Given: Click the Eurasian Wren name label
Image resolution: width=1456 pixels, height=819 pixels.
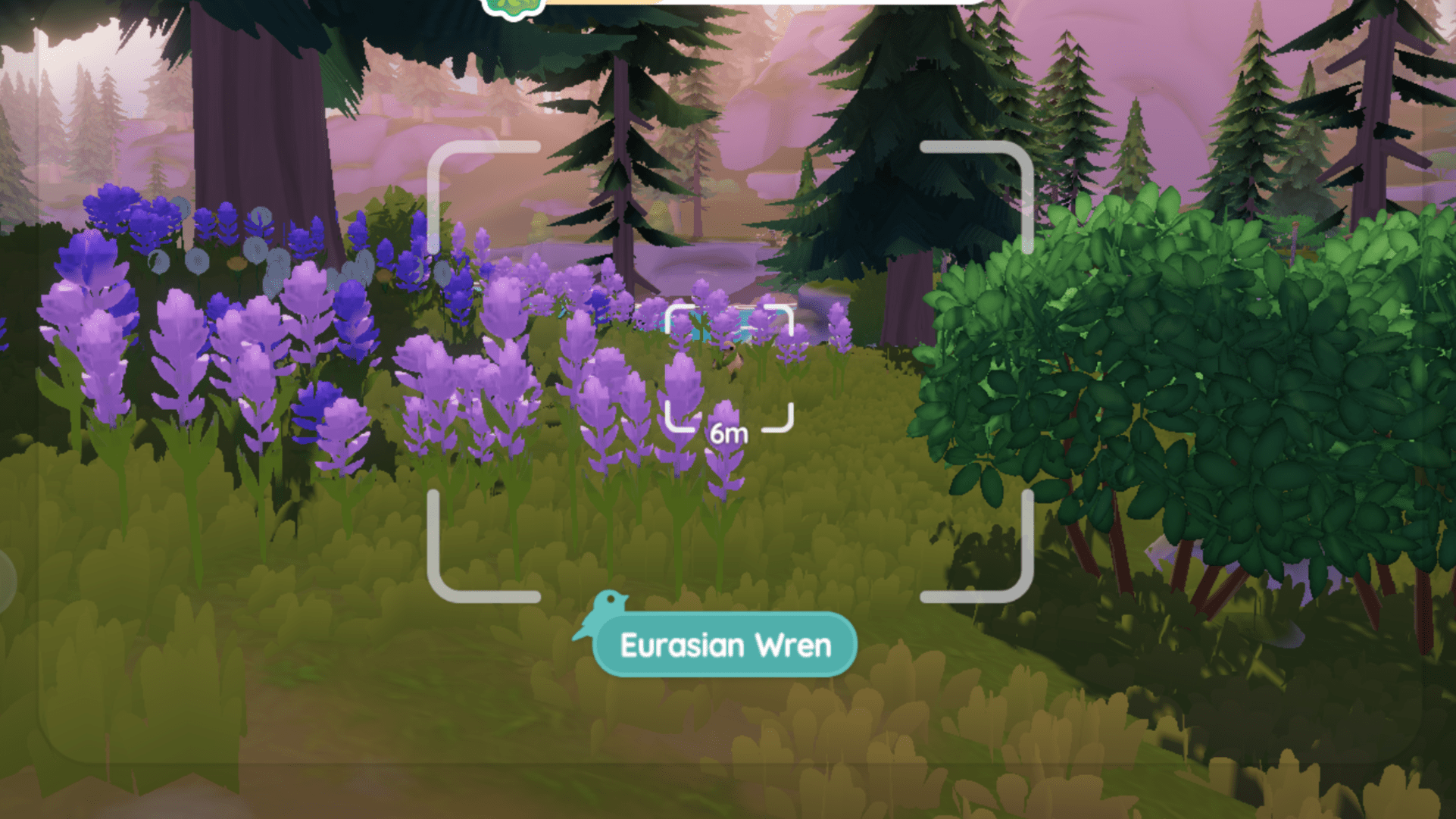Looking at the screenshot, I should (725, 645).
